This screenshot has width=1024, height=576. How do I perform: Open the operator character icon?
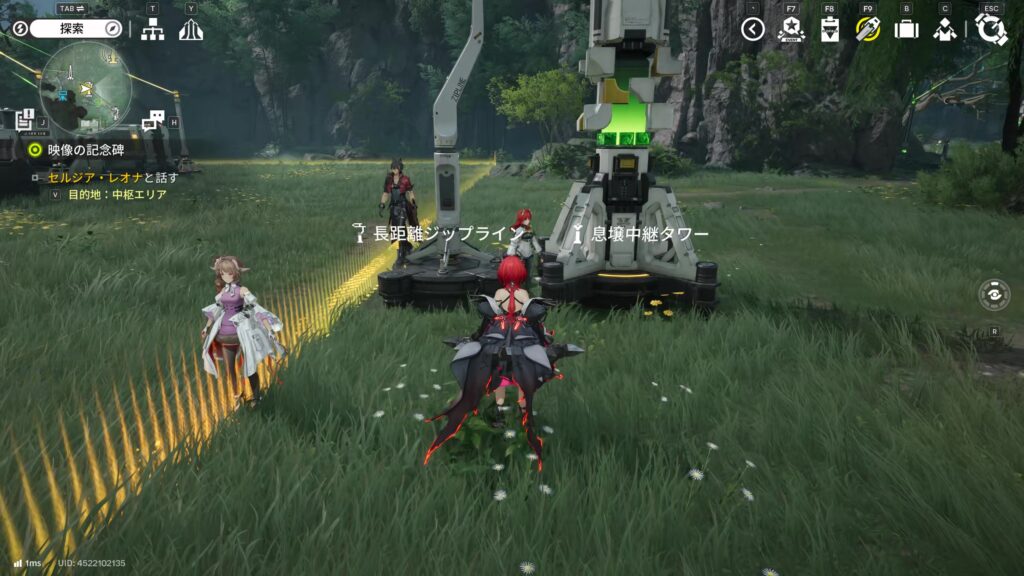pyautogui.click(x=944, y=30)
